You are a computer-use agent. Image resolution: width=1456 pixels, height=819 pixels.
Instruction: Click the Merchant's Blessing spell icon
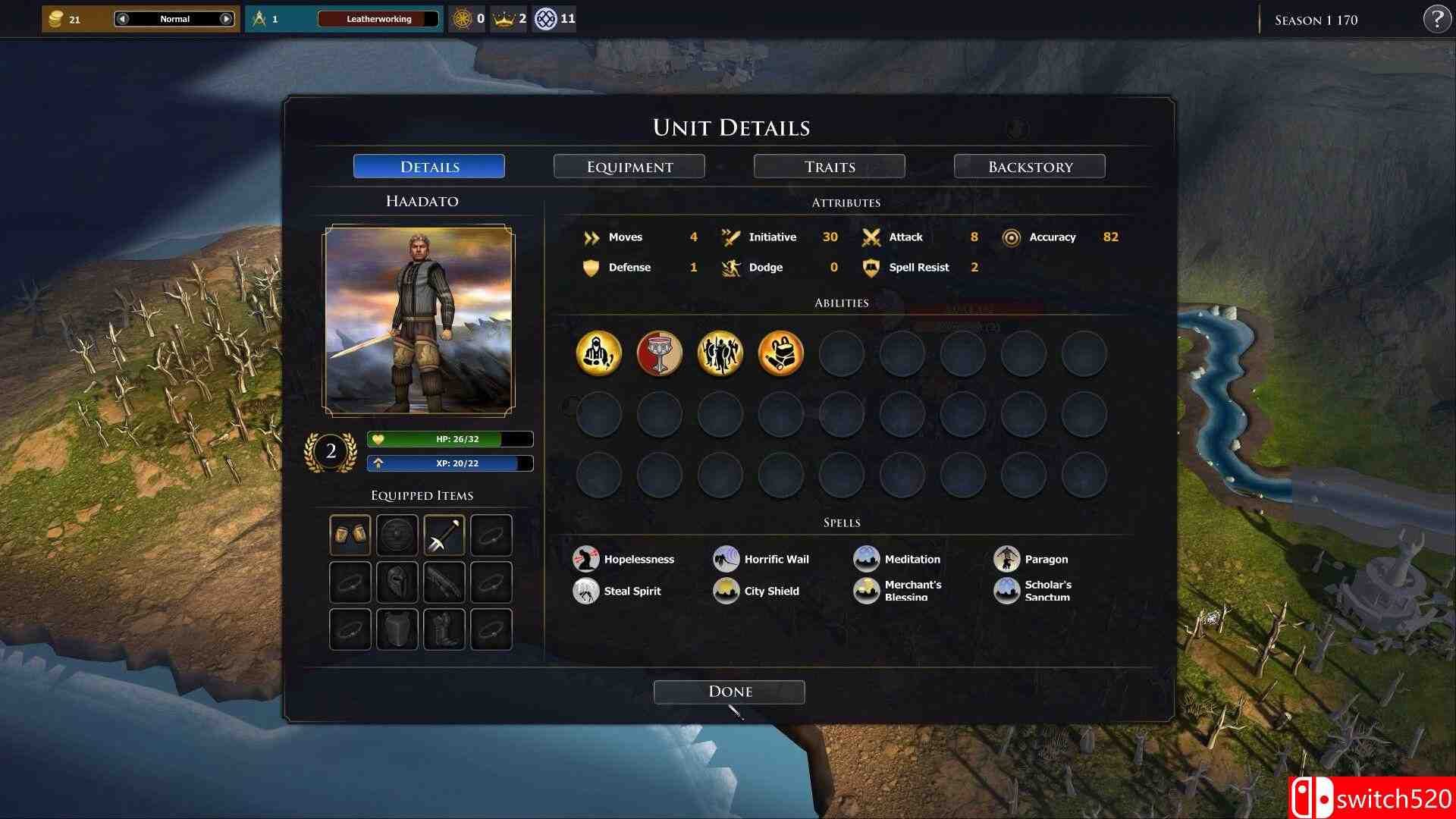click(x=867, y=591)
